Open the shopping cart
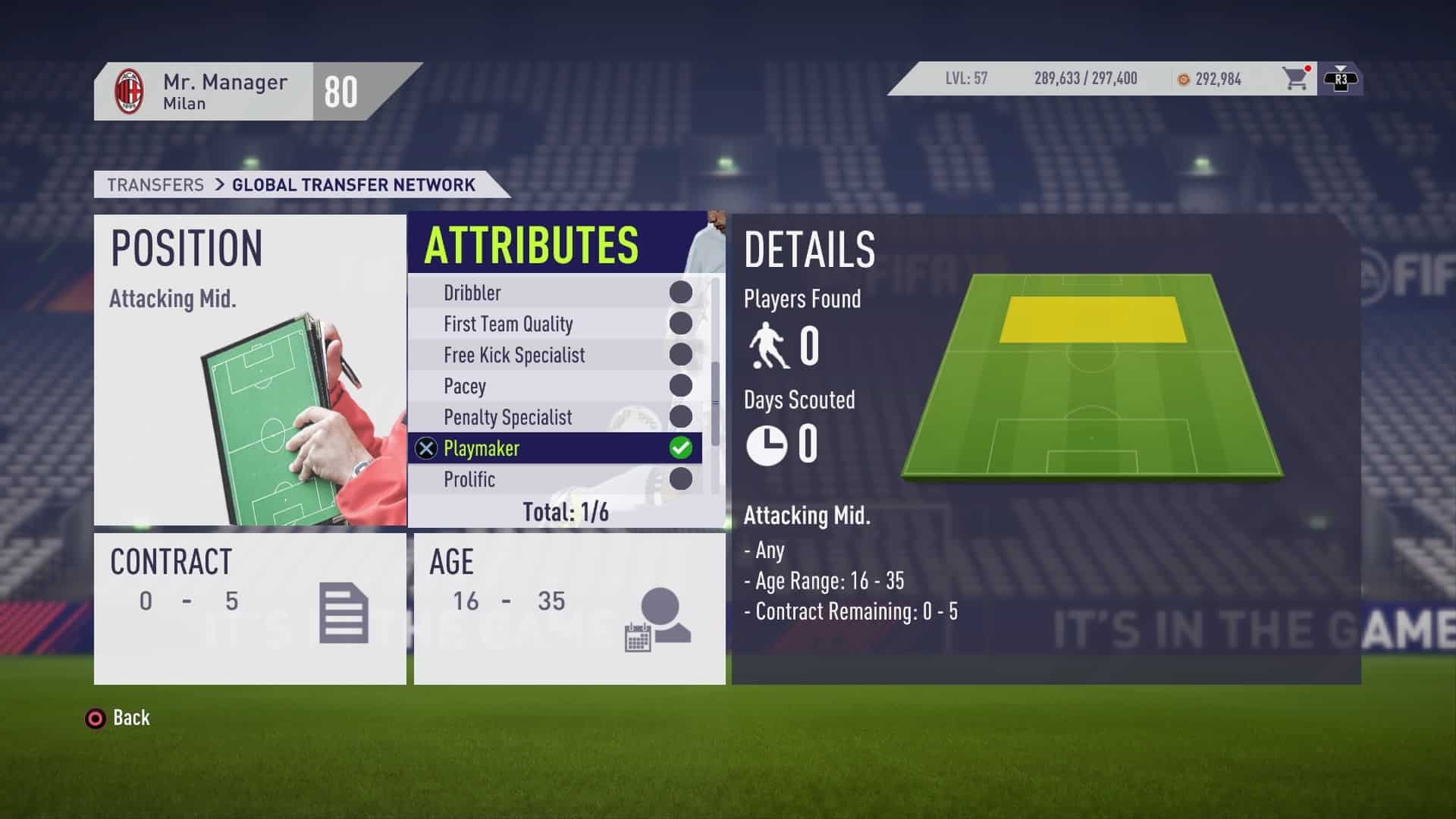This screenshot has height=819, width=1456. [1294, 79]
